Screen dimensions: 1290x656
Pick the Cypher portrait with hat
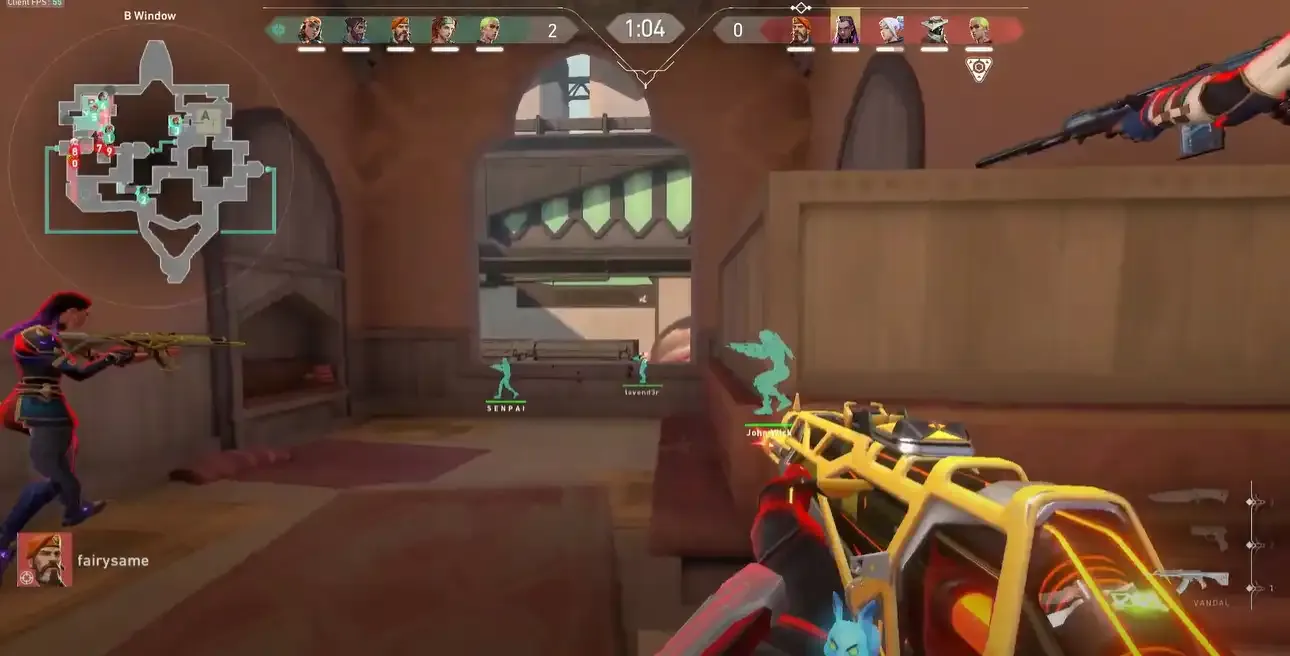pos(934,30)
